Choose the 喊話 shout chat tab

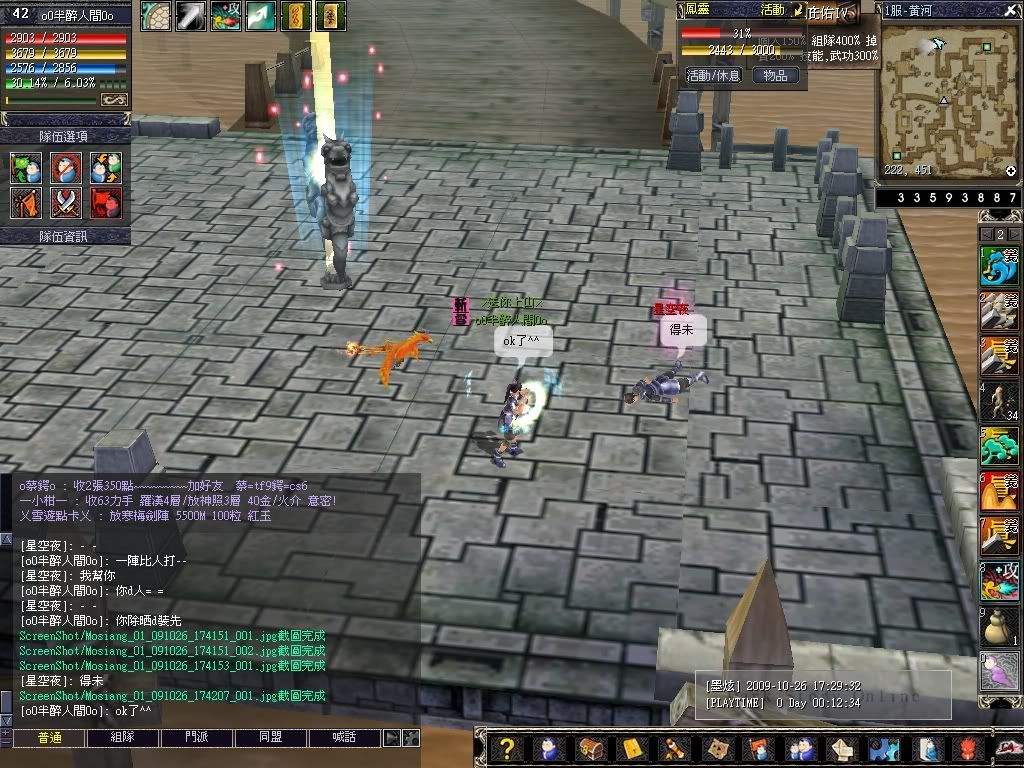pos(345,738)
